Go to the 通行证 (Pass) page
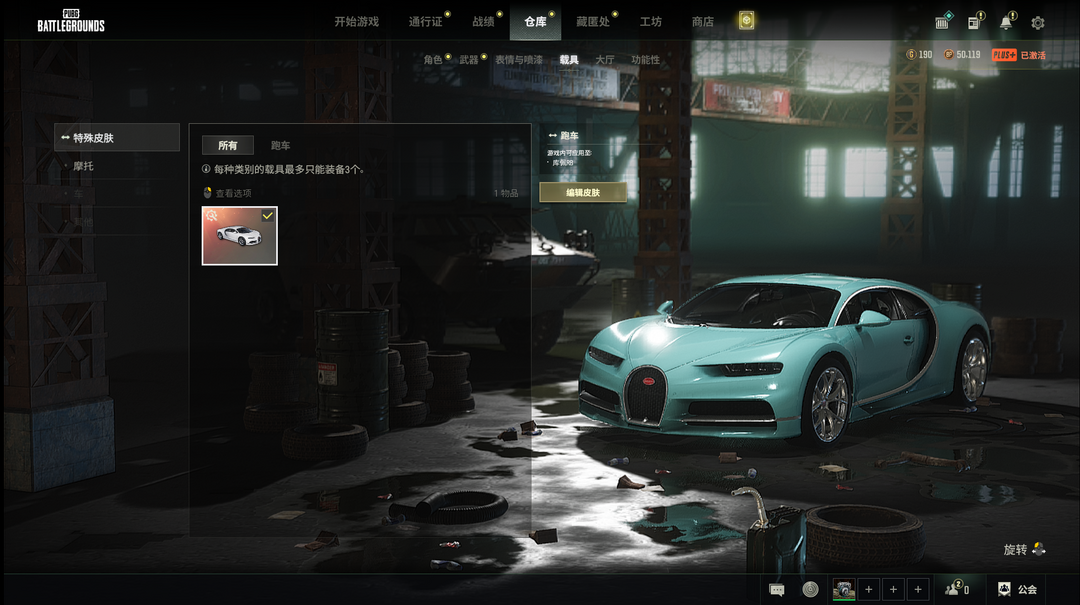The height and width of the screenshot is (605, 1080). 425,22
